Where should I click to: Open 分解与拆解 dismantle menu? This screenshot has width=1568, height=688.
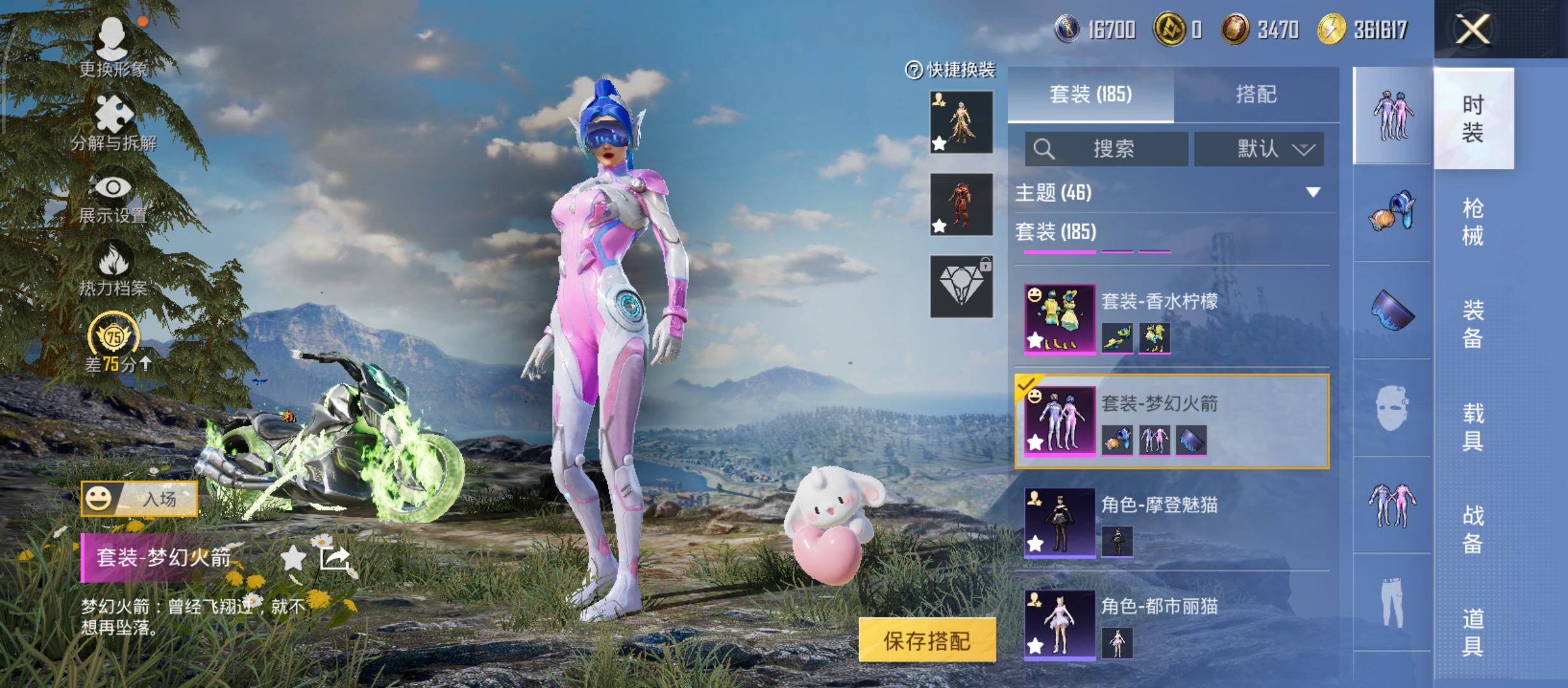click(113, 123)
